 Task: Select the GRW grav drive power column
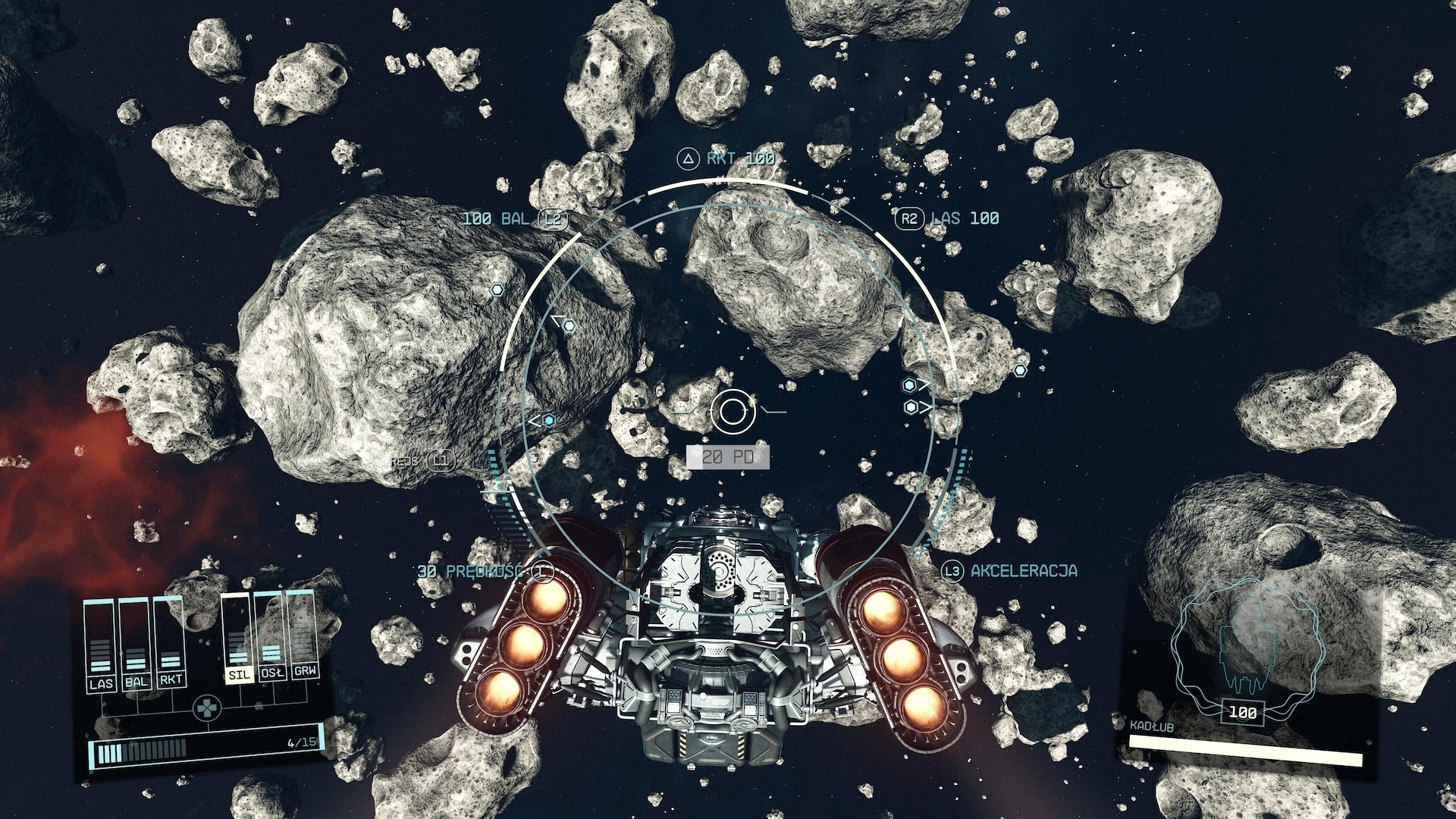304,635
